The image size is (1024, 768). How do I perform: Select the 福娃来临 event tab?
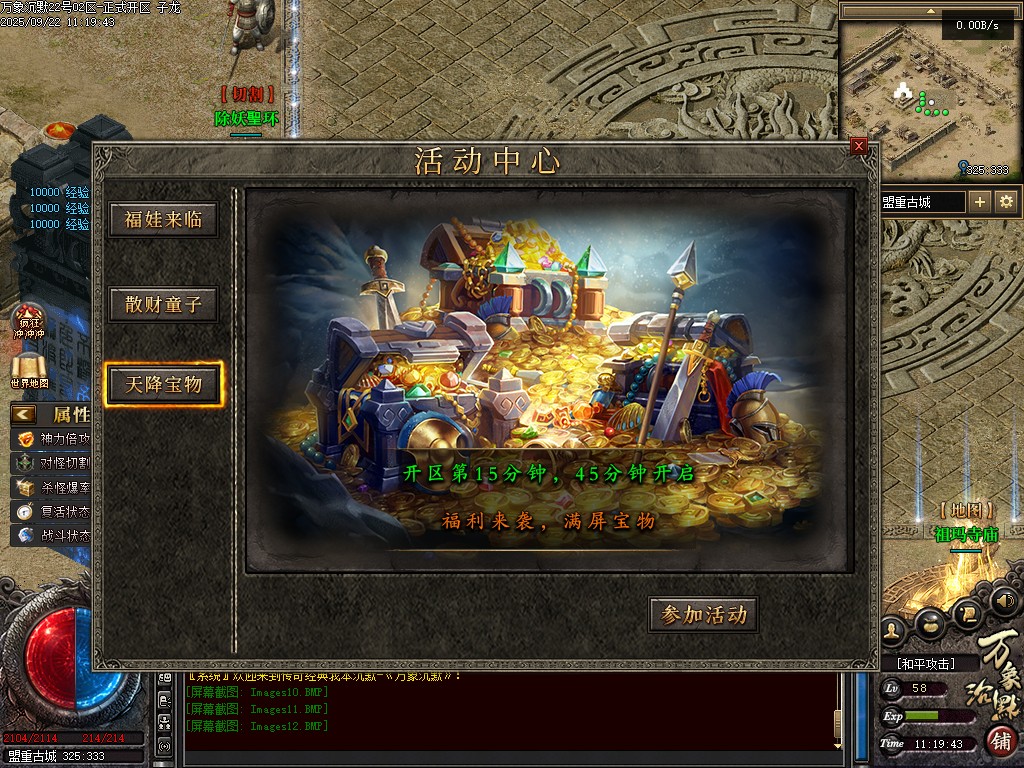pyautogui.click(x=163, y=220)
